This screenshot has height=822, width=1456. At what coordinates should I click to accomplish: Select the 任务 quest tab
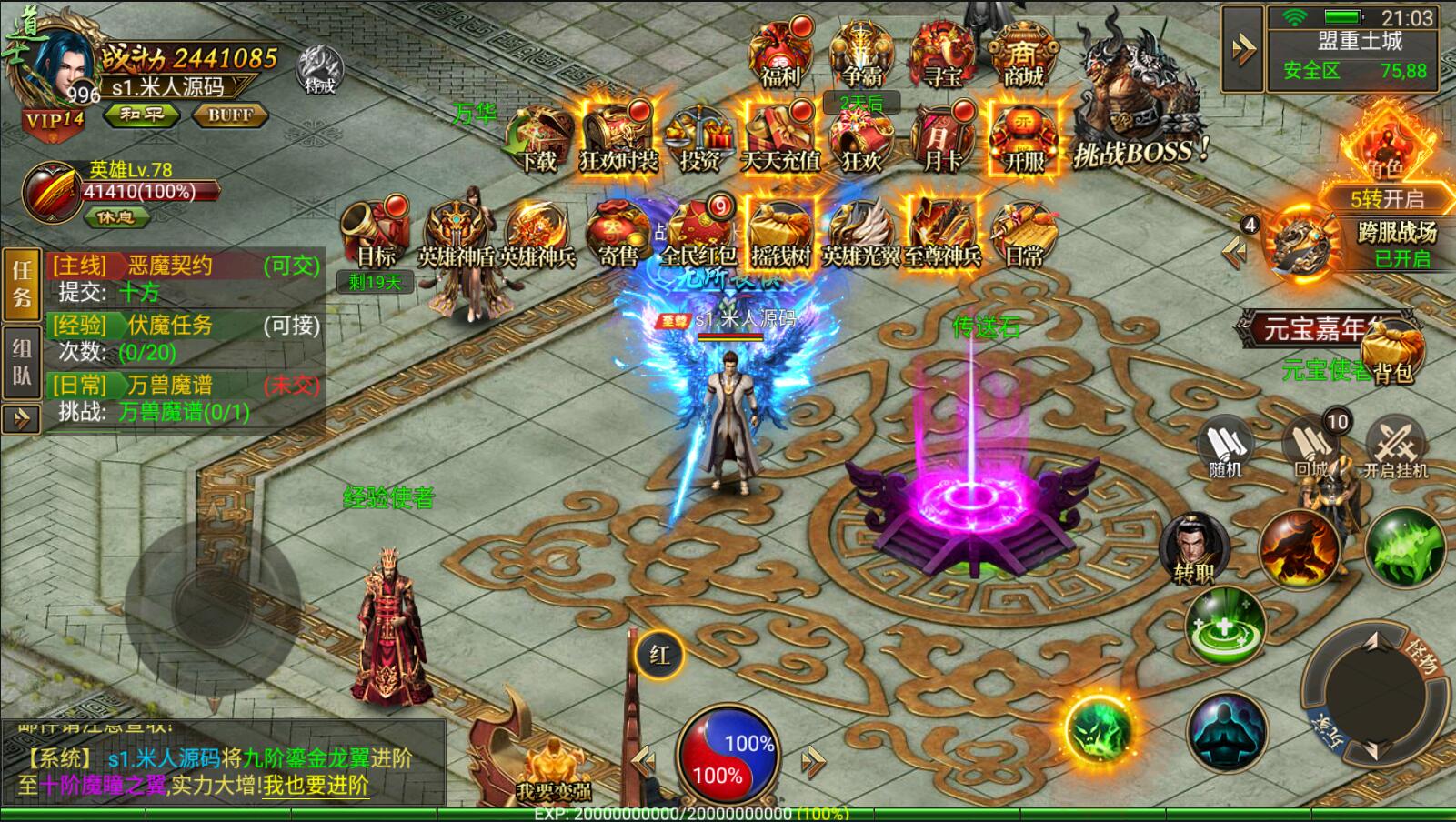click(x=22, y=284)
